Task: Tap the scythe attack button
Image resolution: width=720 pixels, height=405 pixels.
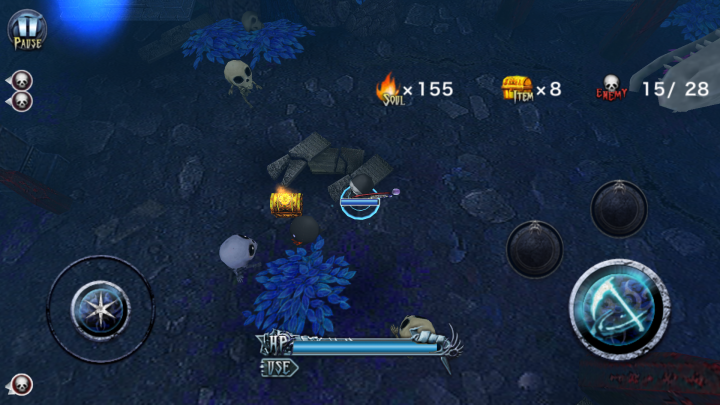Action: [x=619, y=309]
